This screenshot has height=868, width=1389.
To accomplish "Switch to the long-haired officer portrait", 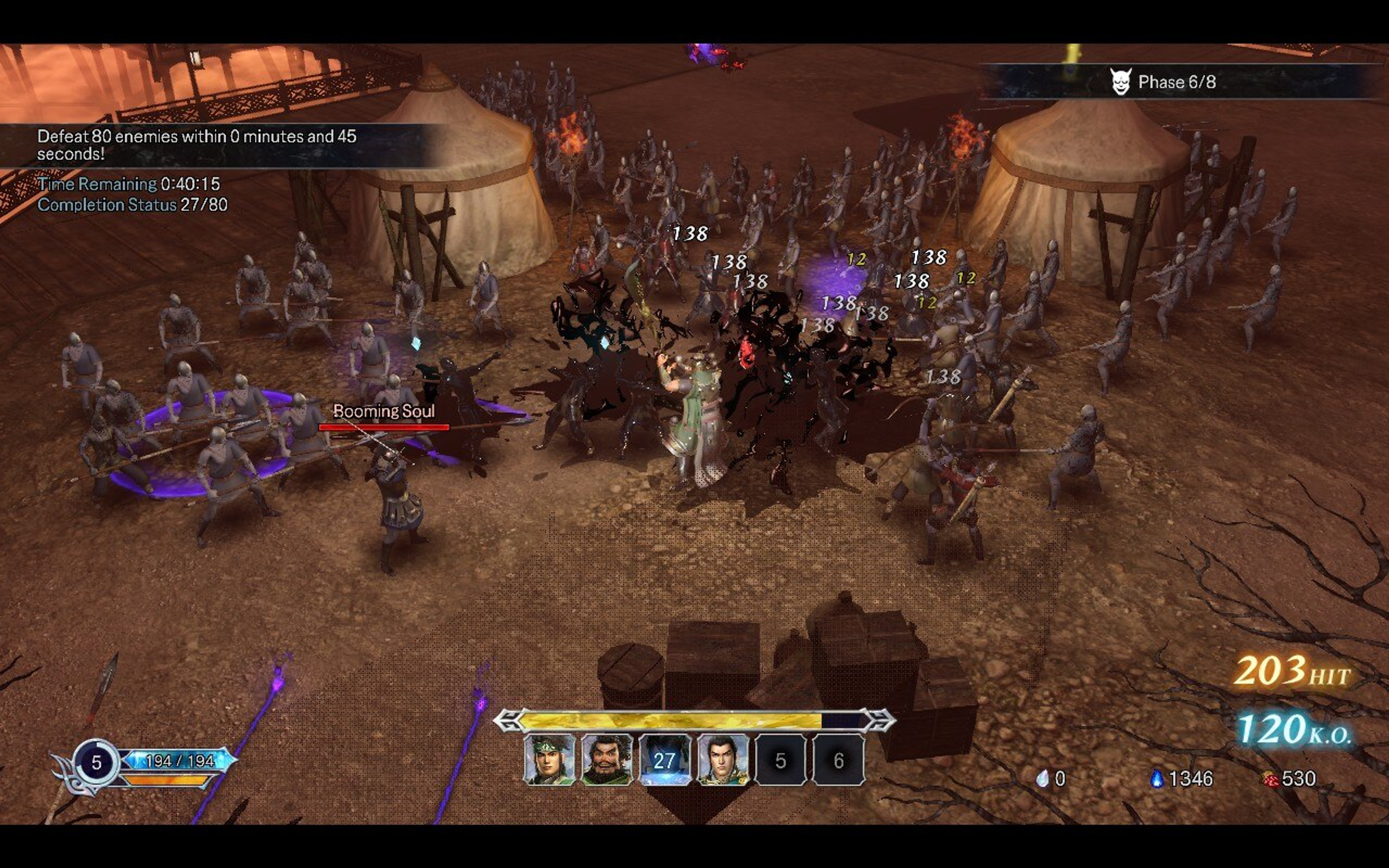I will tap(723, 759).
